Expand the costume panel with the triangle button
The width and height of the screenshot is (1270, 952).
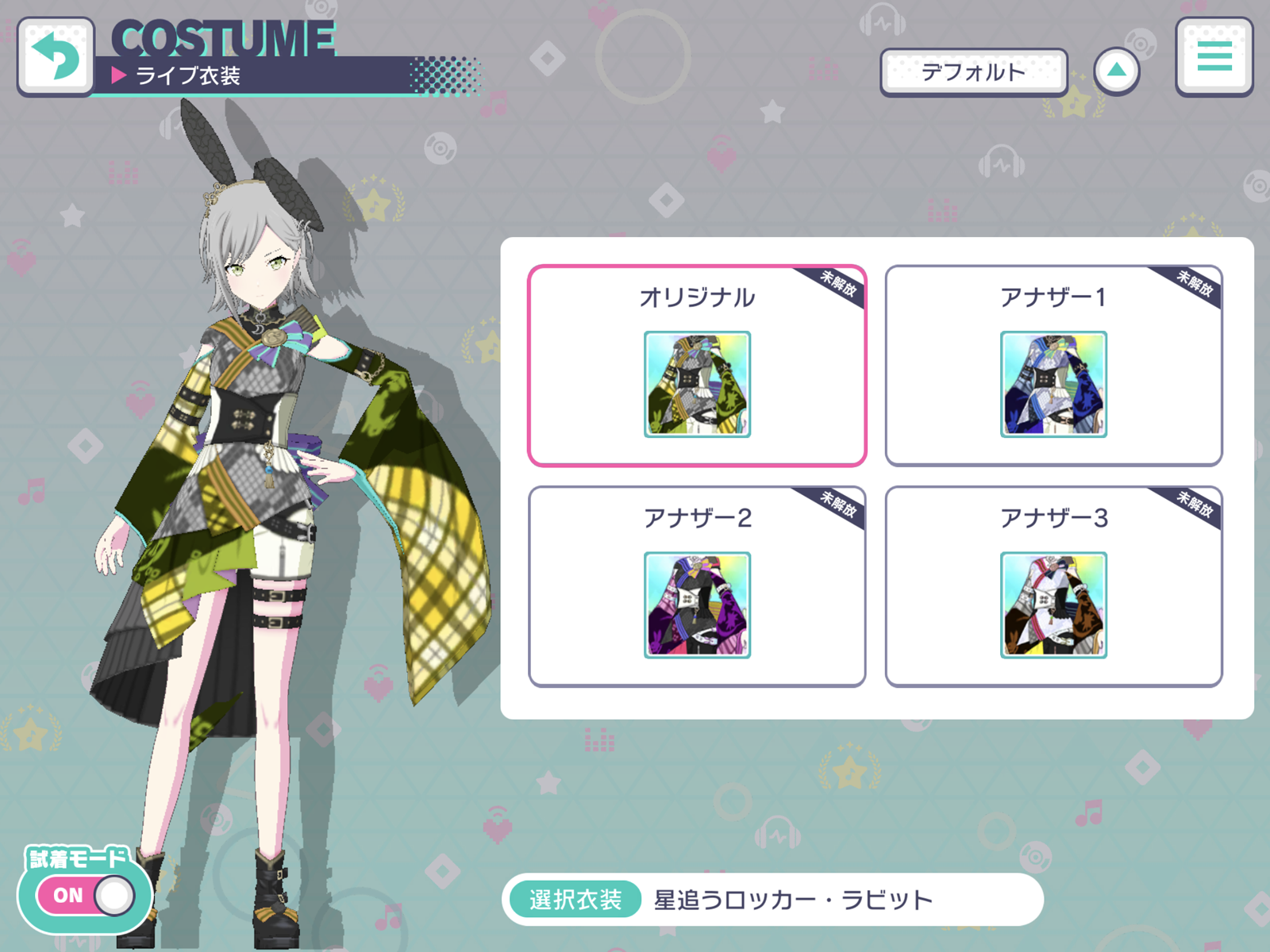pos(1118,70)
